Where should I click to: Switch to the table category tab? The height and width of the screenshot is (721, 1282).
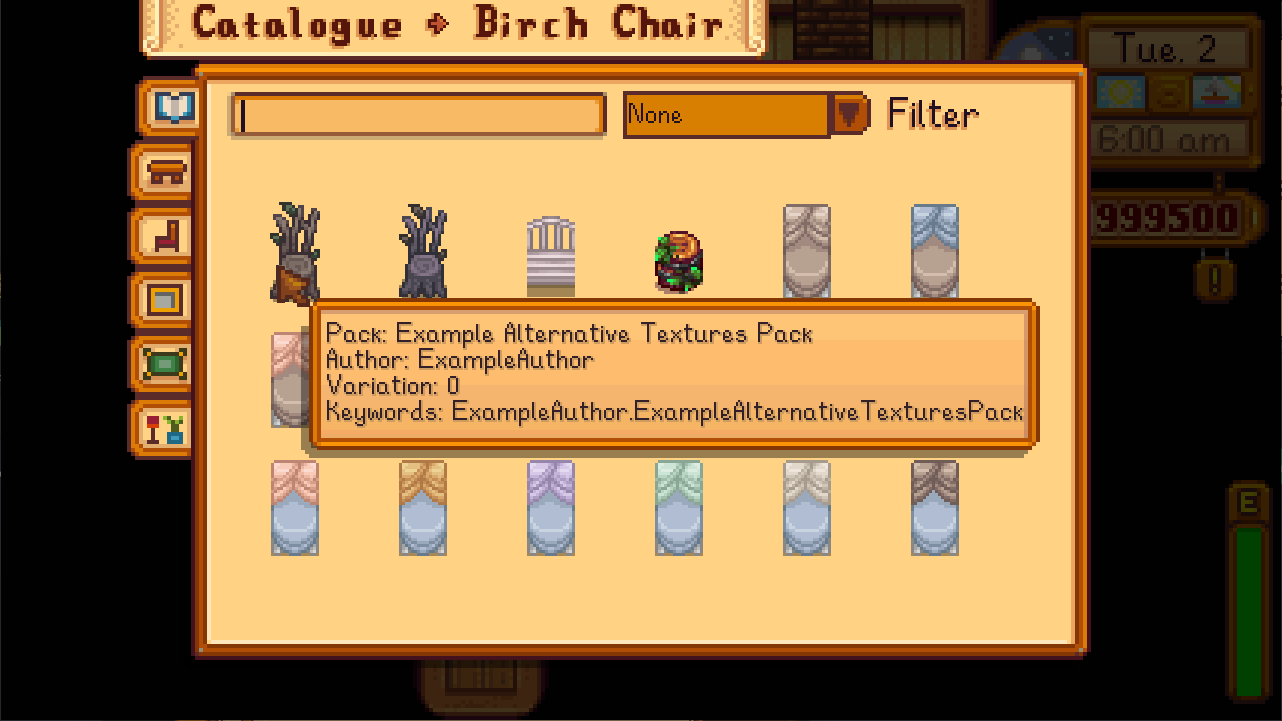(x=166, y=172)
